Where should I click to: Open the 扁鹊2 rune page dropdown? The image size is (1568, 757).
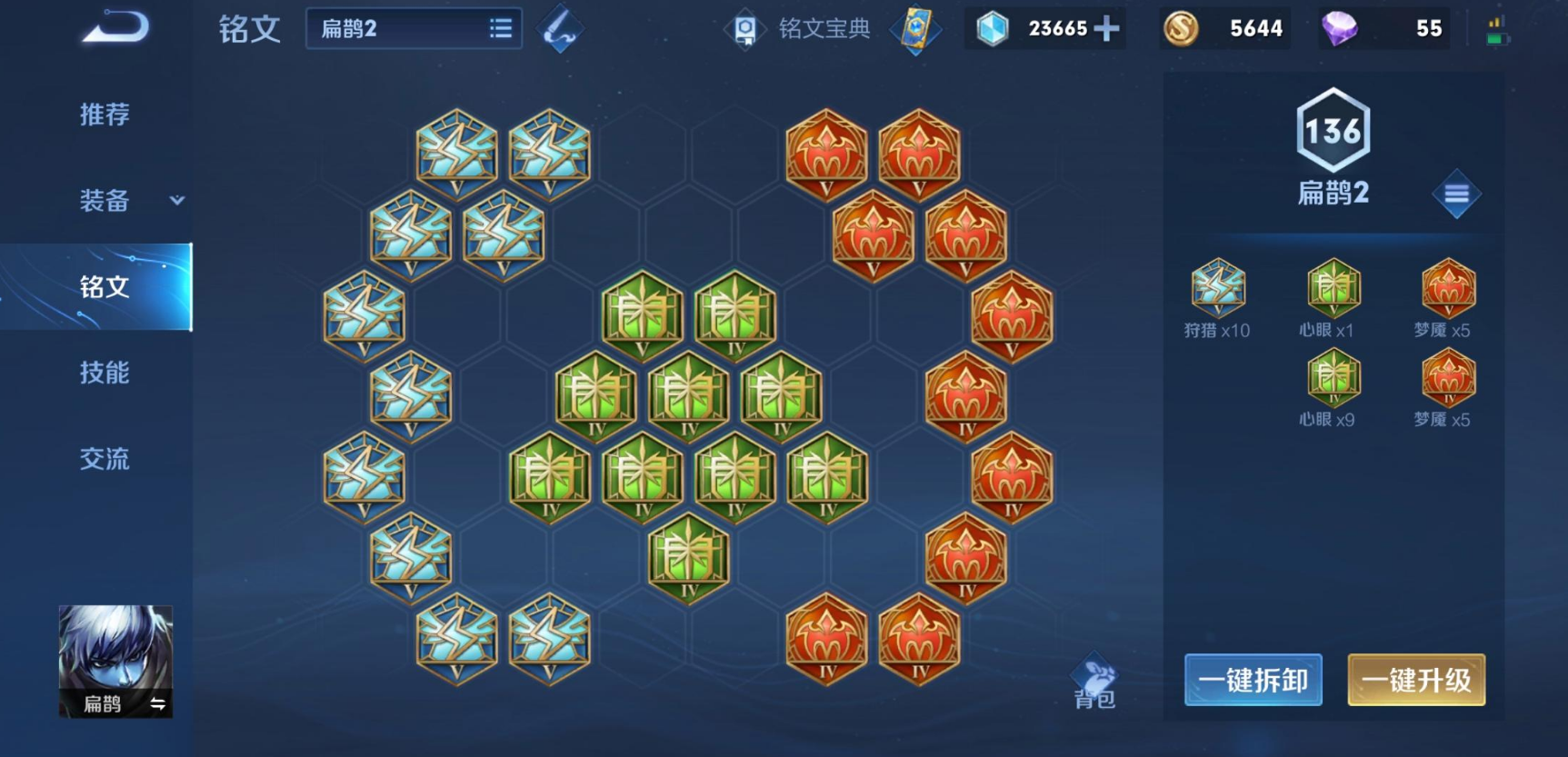(x=414, y=29)
